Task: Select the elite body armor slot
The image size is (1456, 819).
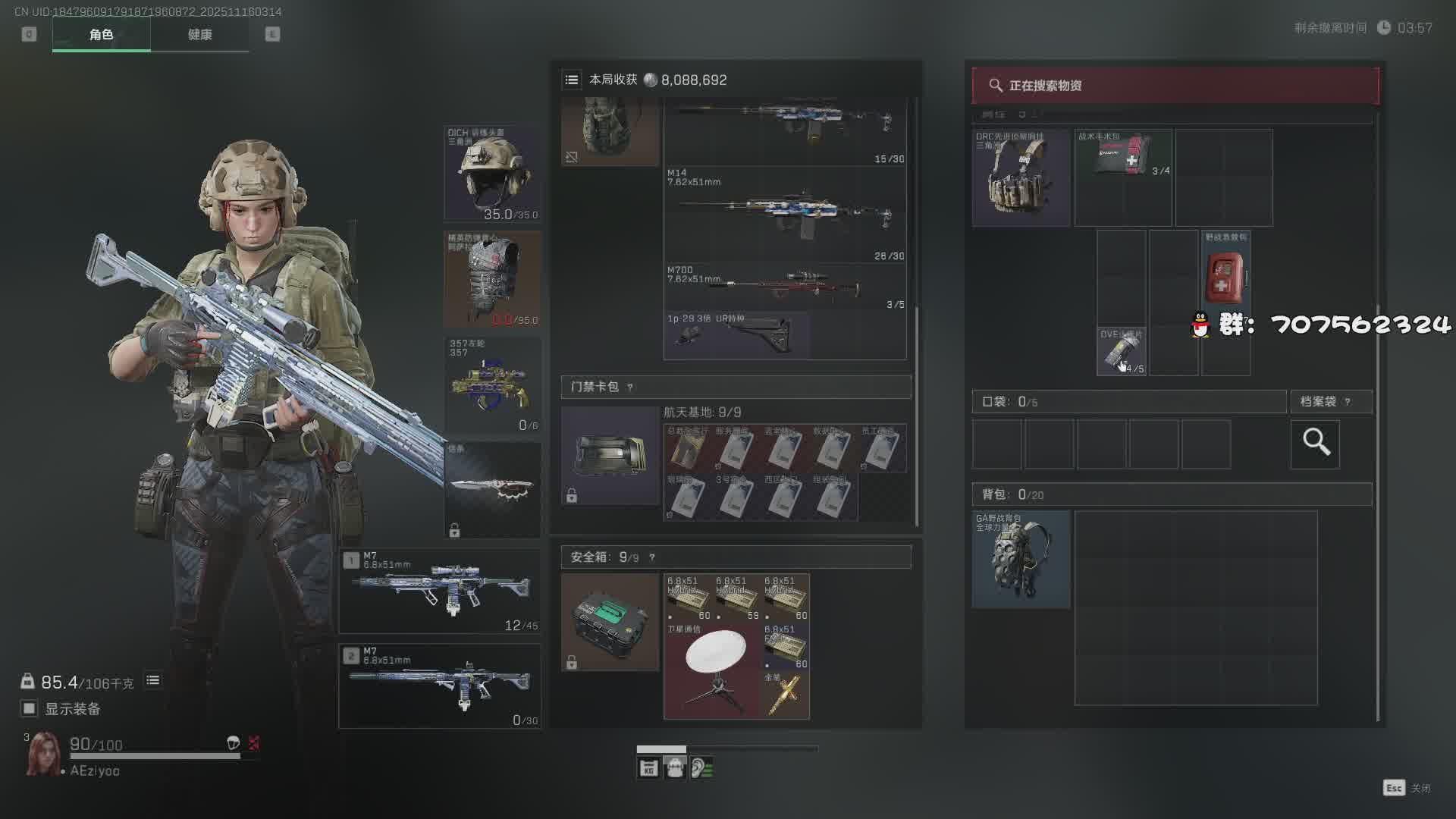Action: 492,279
